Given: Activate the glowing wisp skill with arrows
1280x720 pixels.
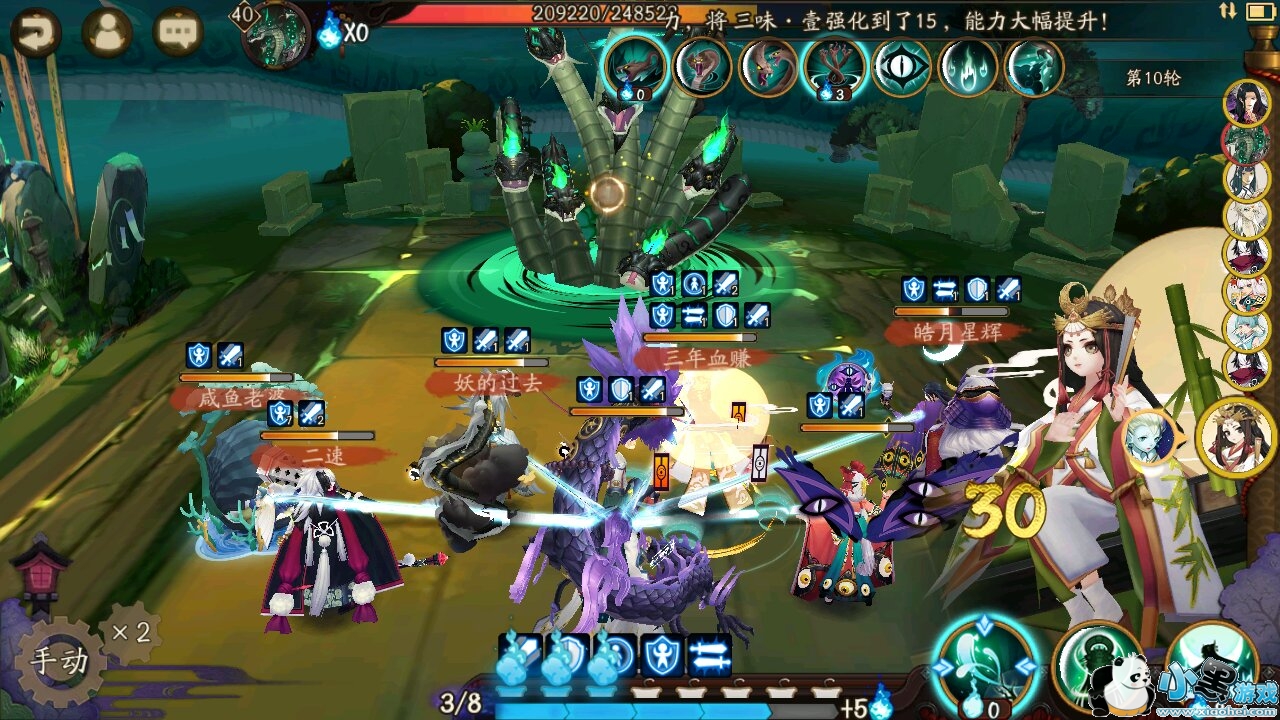Looking at the screenshot, I should click(984, 663).
